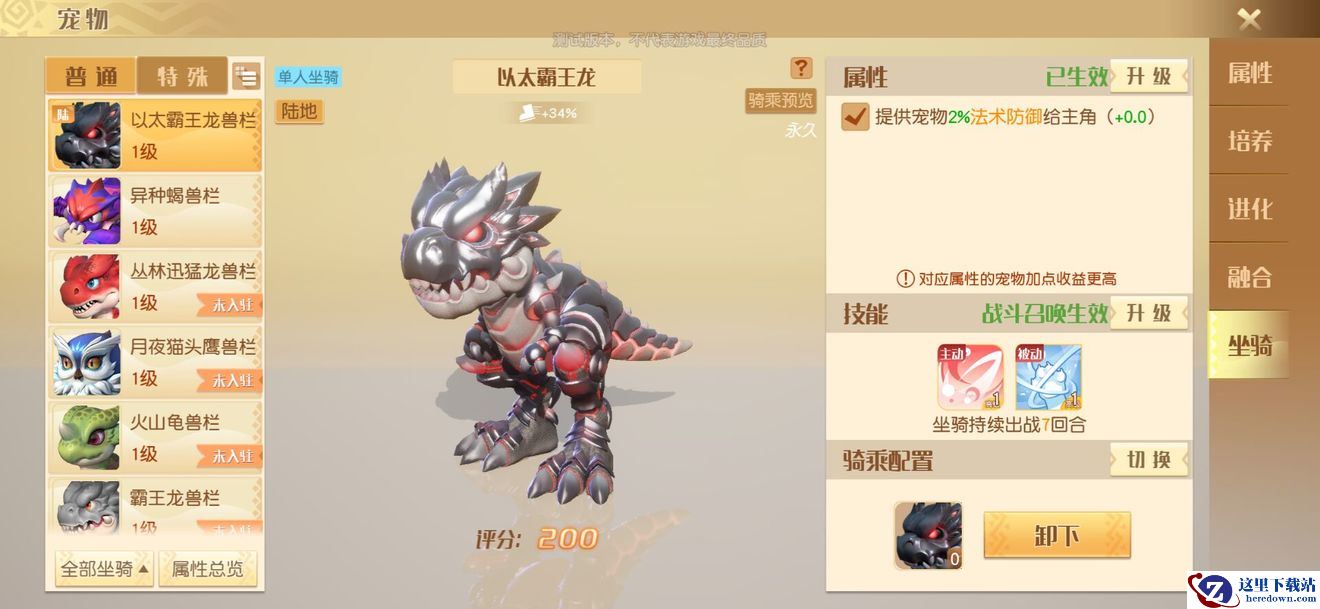1320x609 pixels.
Task: View the red 主动 active skill icon
Action: click(970, 377)
